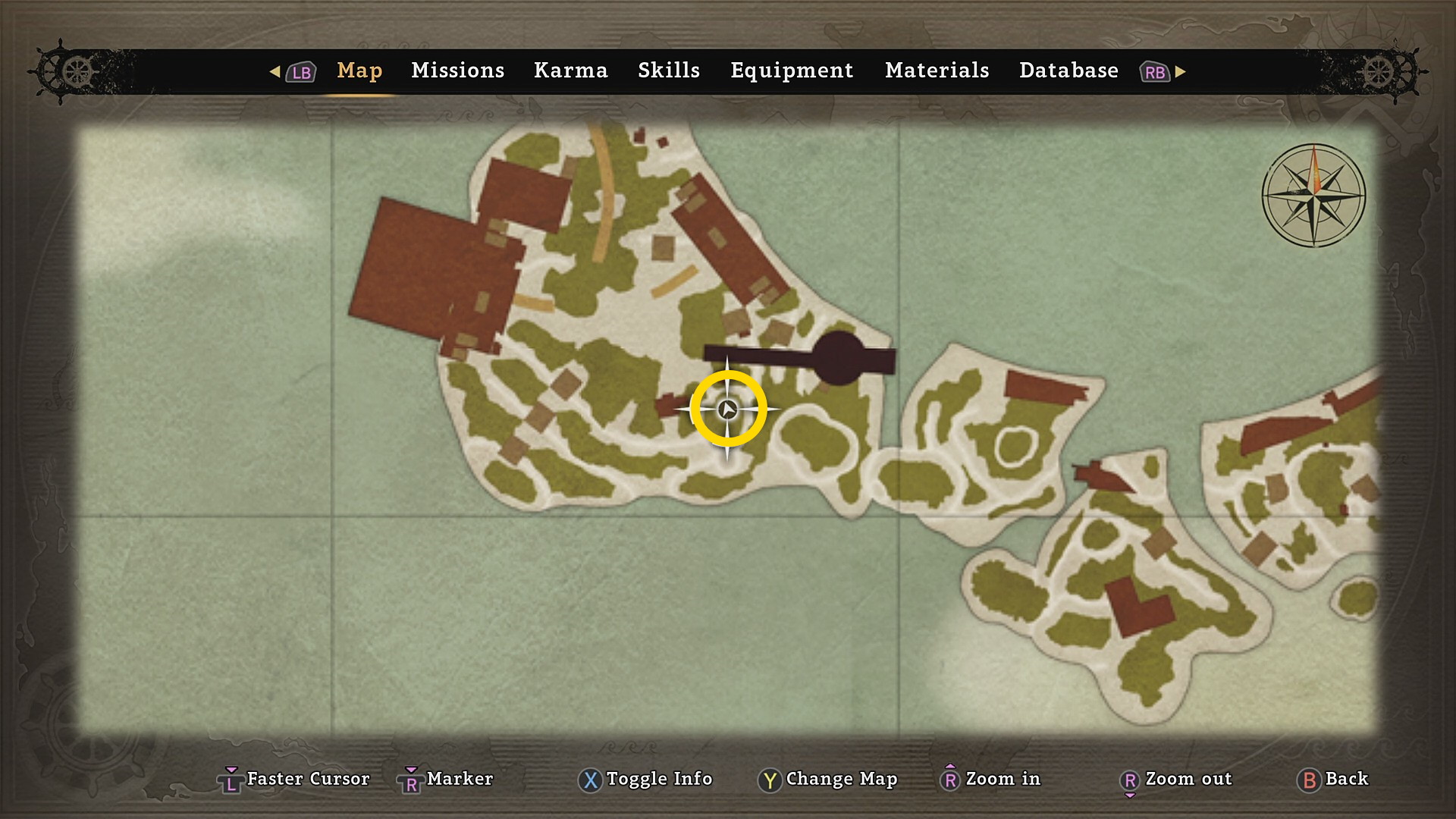Open the Materials tab
The height and width of the screenshot is (819, 1456).
(937, 71)
